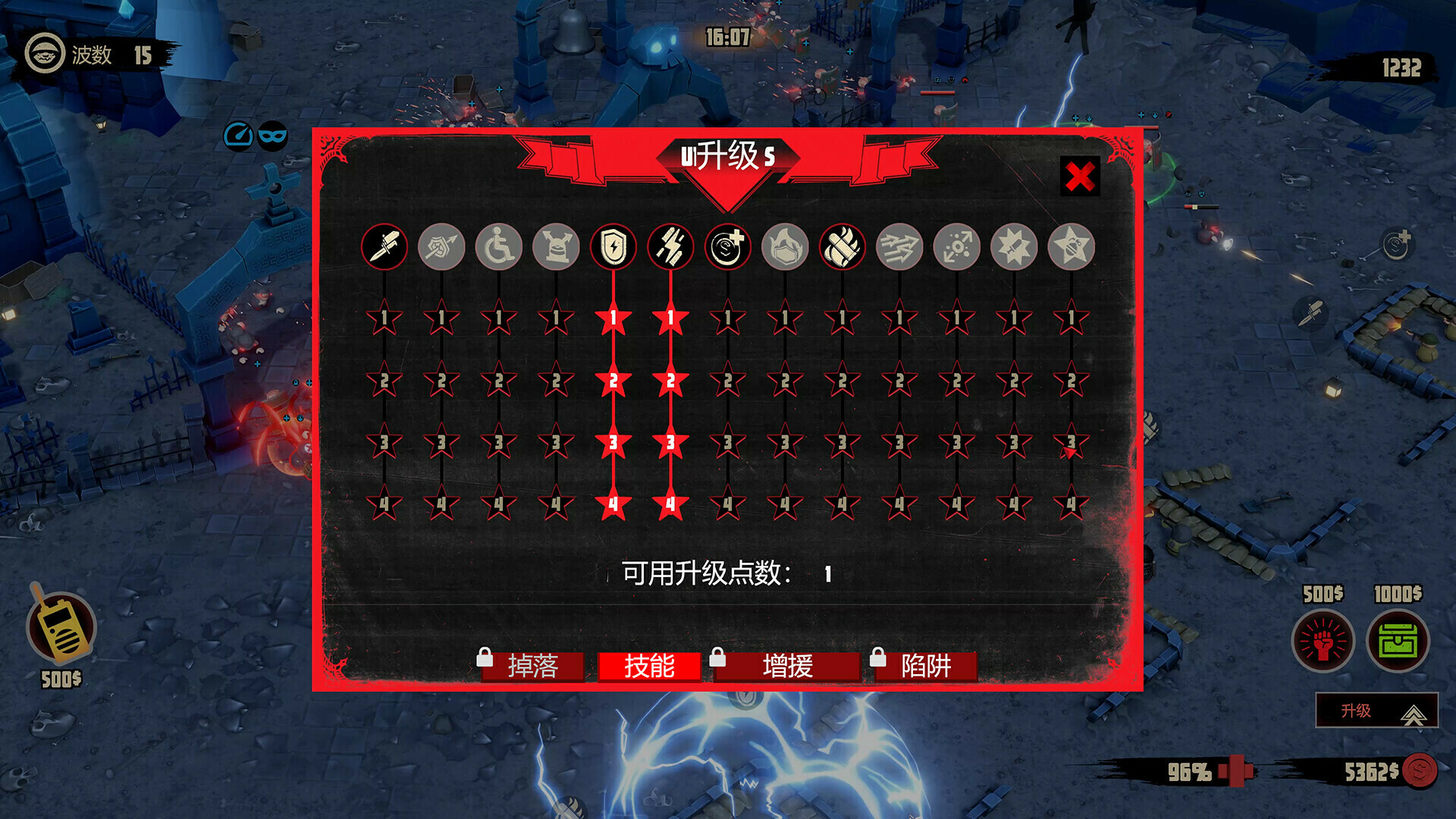
Task: Select the lightning shield skill icon
Action: pos(613,246)
